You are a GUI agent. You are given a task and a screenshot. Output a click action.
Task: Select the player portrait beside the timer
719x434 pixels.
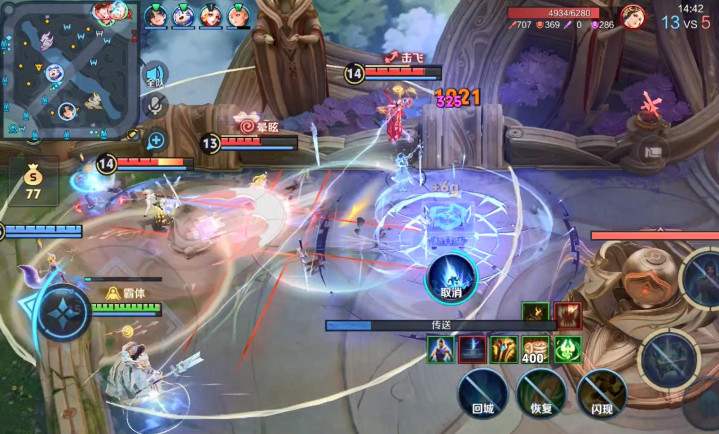tap(633, 17)
